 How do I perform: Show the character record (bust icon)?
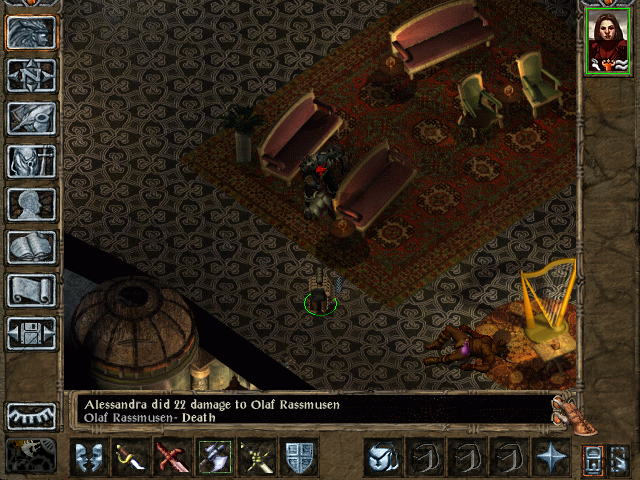click(x=31, y=204)
